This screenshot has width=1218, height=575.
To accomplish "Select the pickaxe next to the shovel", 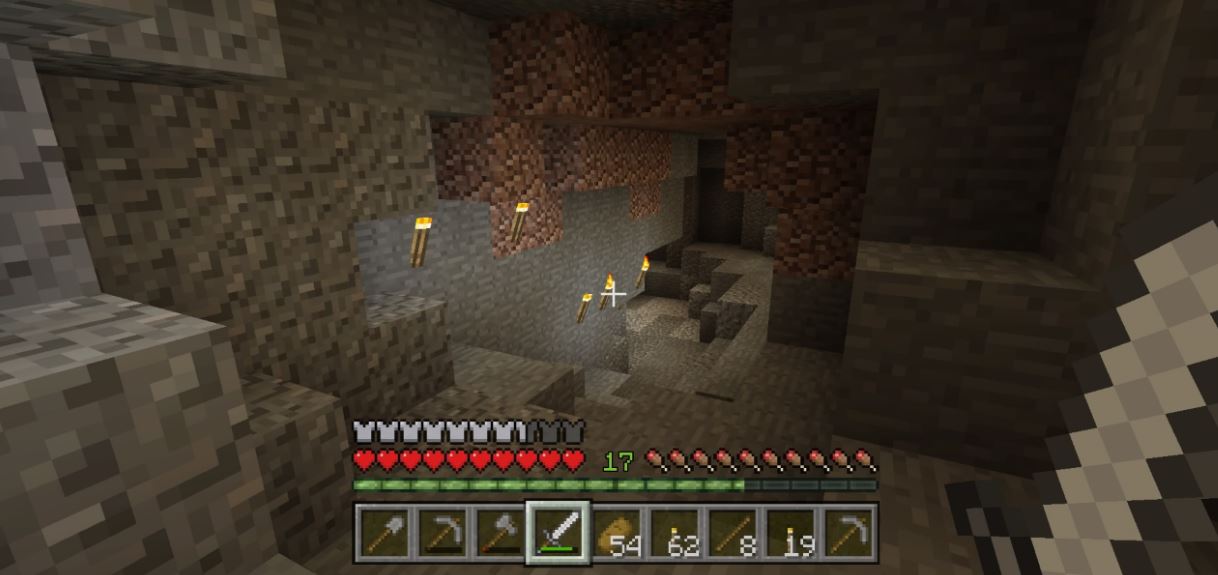I will pyautogui.click(x=441, y=533).
